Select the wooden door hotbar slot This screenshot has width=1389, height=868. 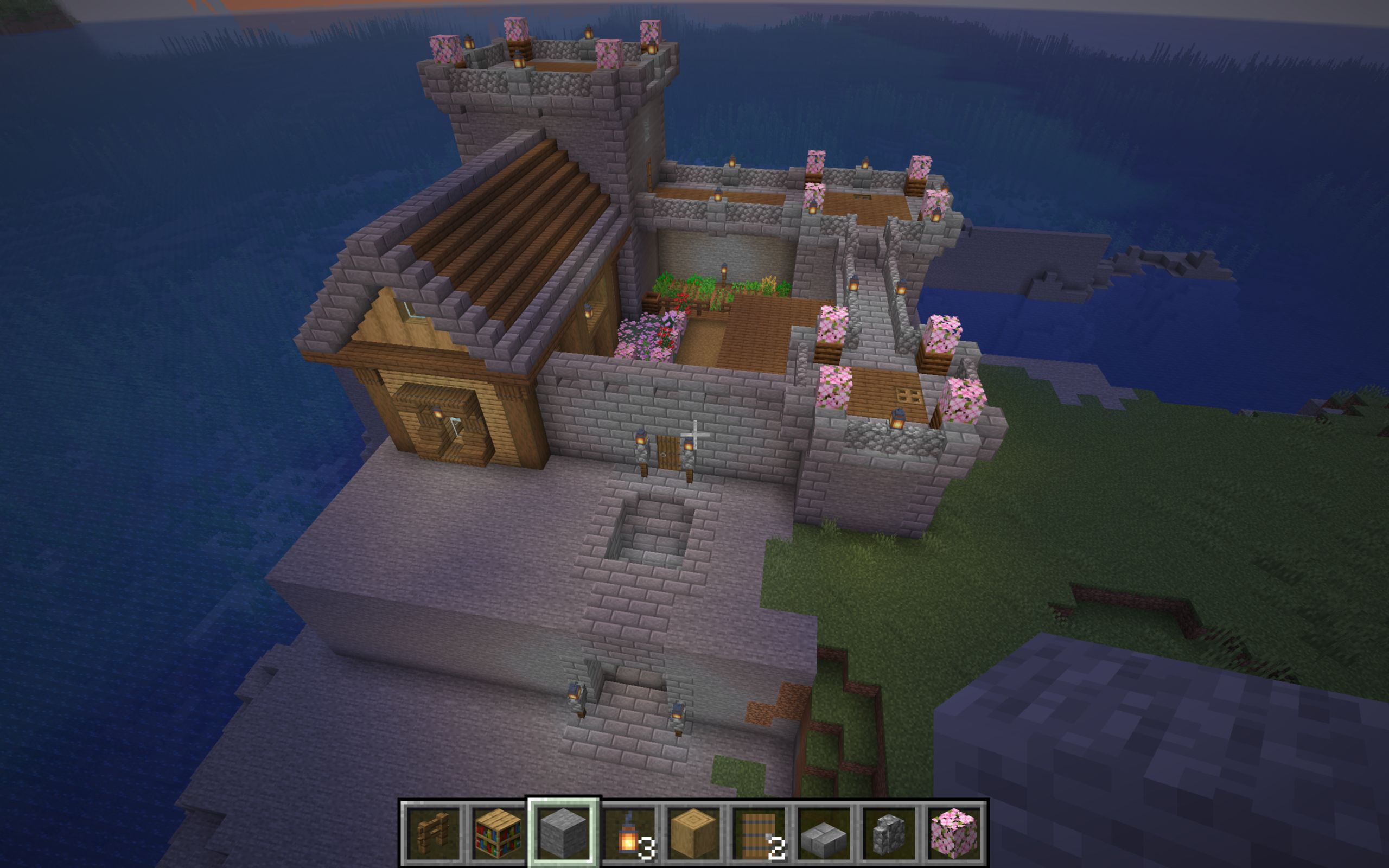[759, 832]
